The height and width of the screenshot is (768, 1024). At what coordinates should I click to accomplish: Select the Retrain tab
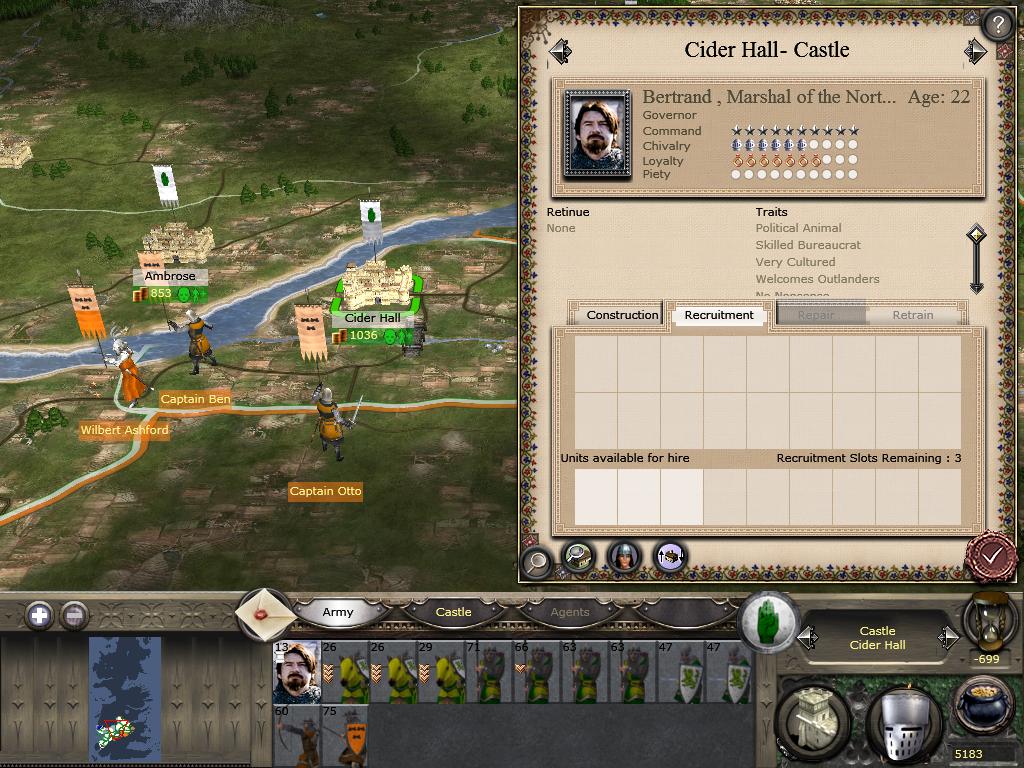pos(912,315)
